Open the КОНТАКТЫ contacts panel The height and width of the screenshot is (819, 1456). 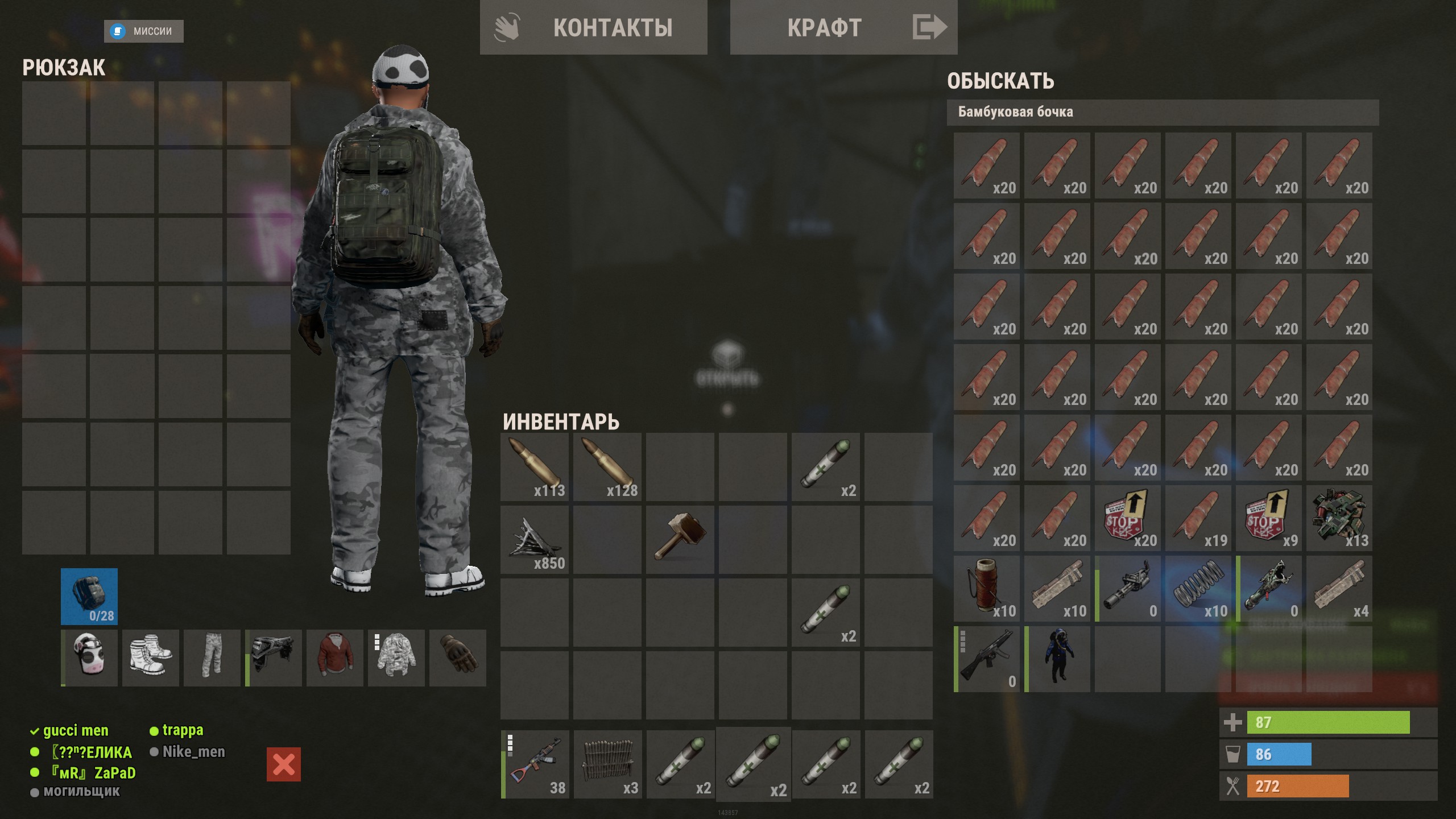pyautogui.click(x=593, y=27)
